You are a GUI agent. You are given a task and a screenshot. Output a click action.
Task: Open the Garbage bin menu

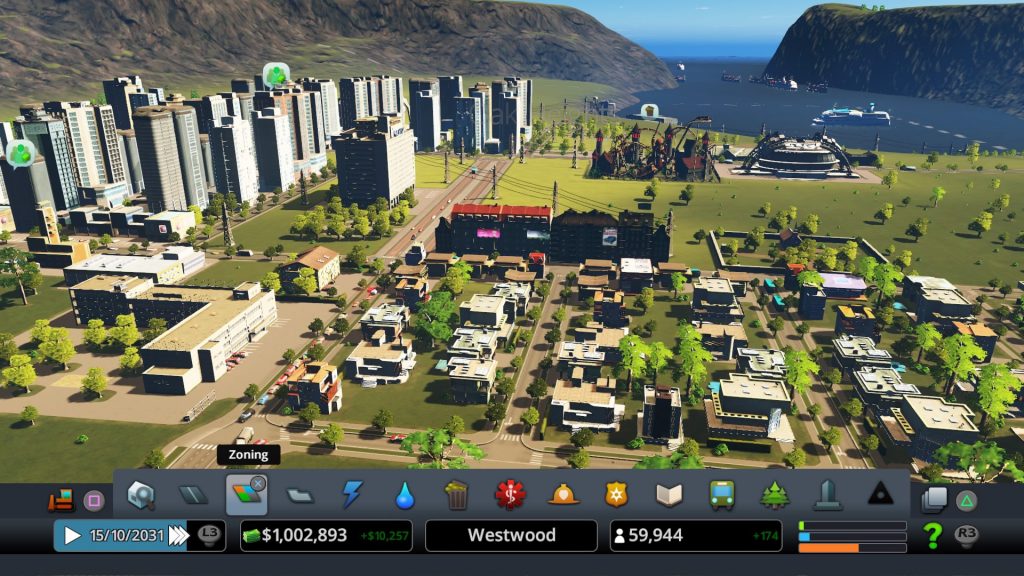click(x=457, y=494)
